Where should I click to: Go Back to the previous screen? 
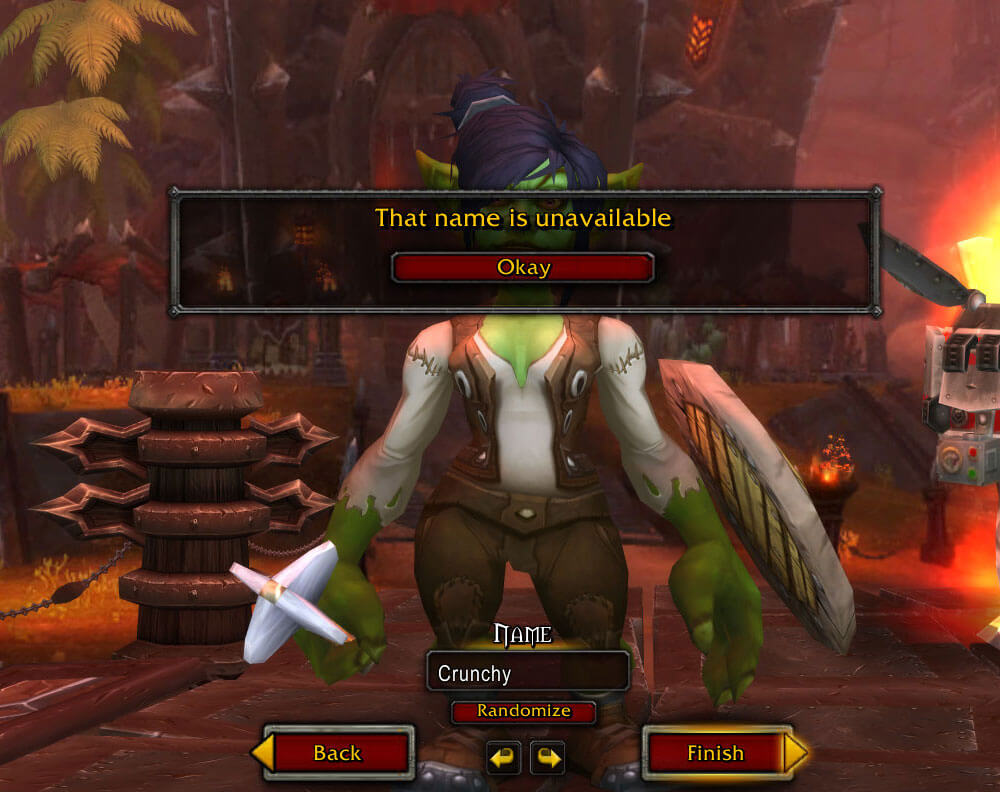[337, 753]
